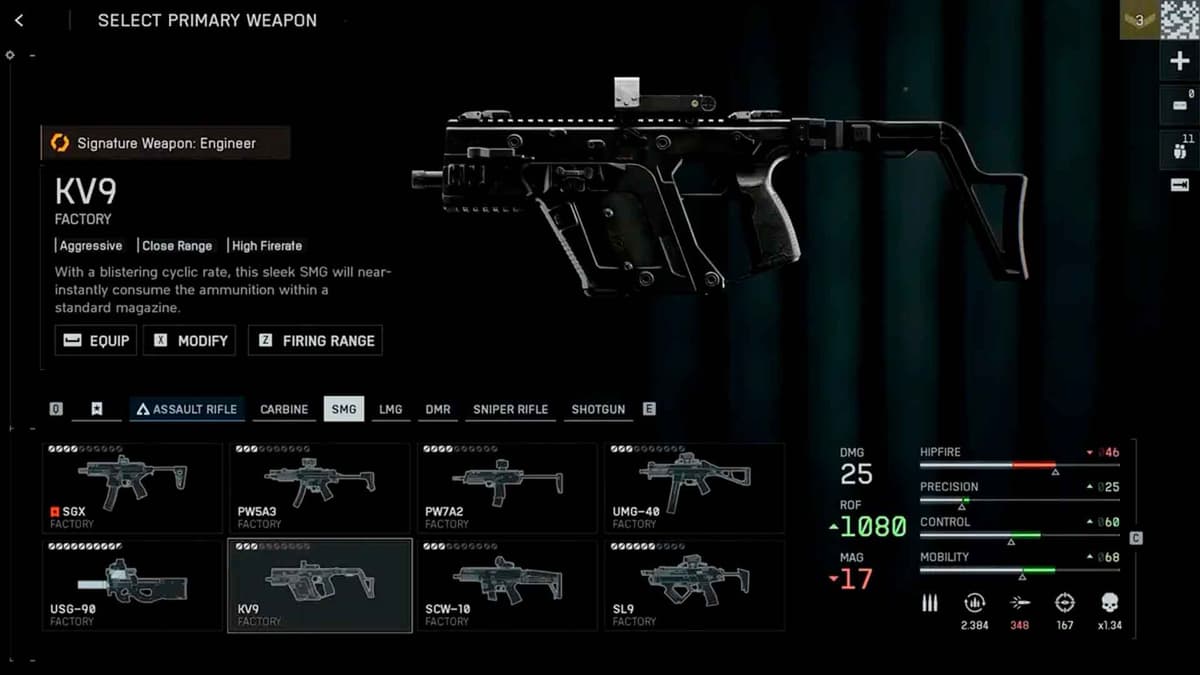Enter the Firing Range
This screenshot has height=675, width=1200.
click(x=315, y=340)
